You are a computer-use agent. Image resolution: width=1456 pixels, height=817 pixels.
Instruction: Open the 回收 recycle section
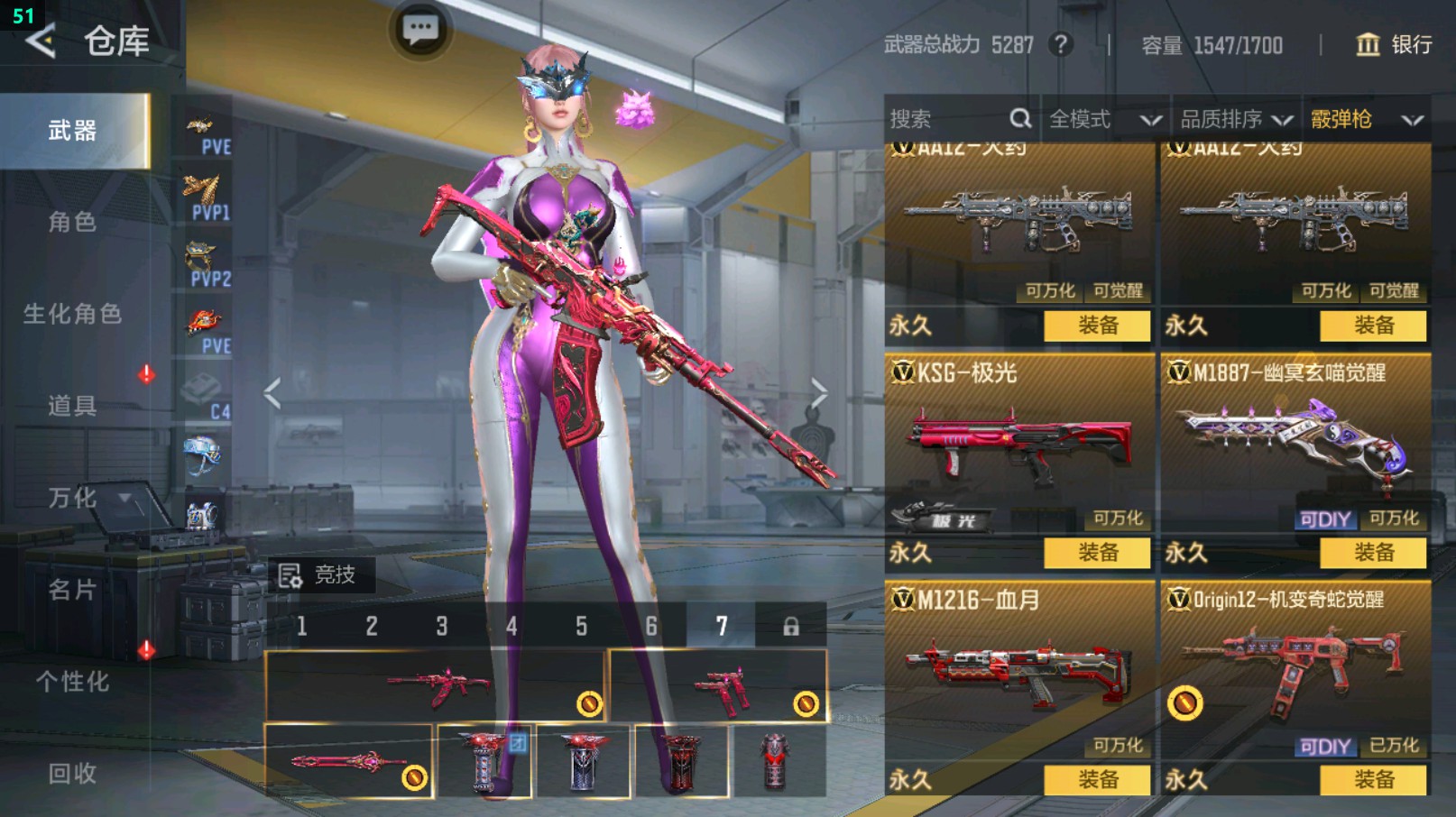72,774
